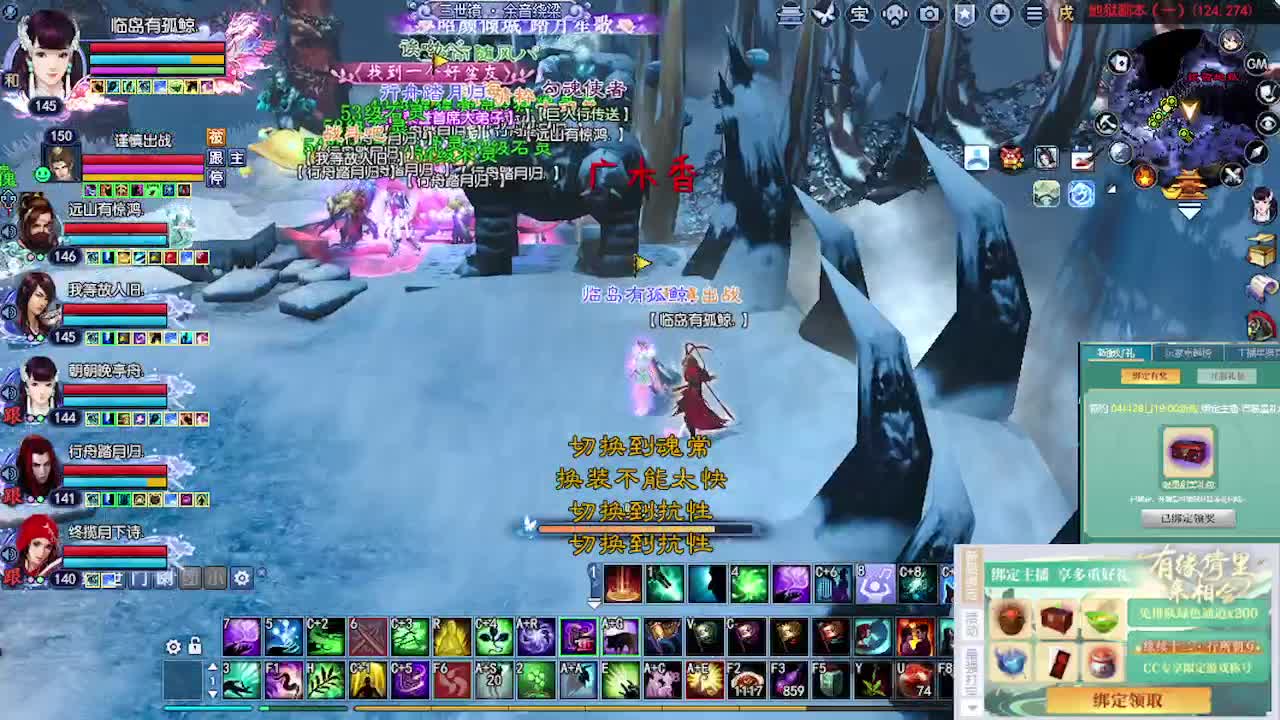This screenshot has height=720, width=1280.
Task: Open the 宝 treasure icon on top bar
Action: (860, 14)
